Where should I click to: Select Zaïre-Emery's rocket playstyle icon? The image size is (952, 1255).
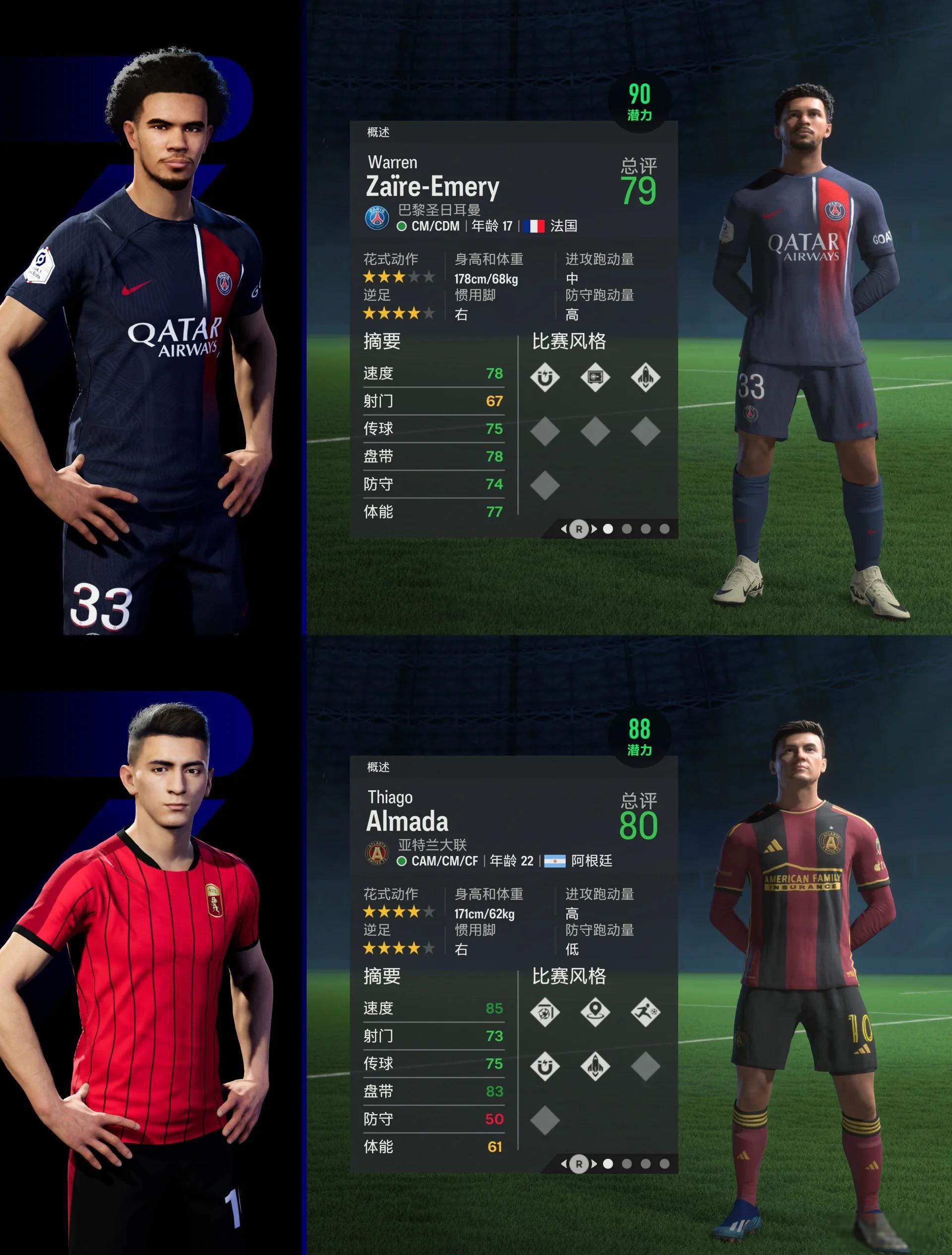(645, 377)
